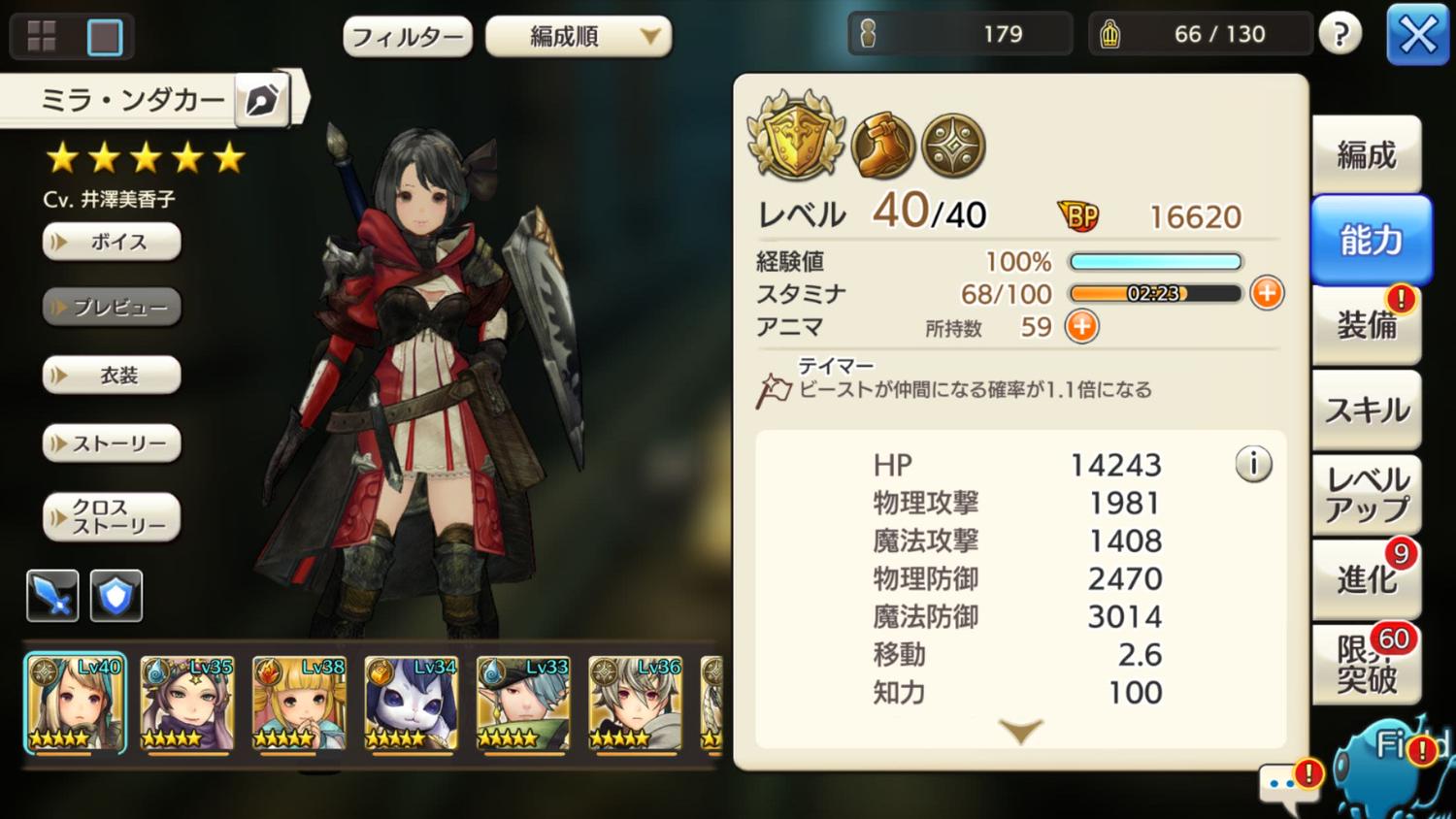Open the レベルアップ level up tab

point(1367,494)
